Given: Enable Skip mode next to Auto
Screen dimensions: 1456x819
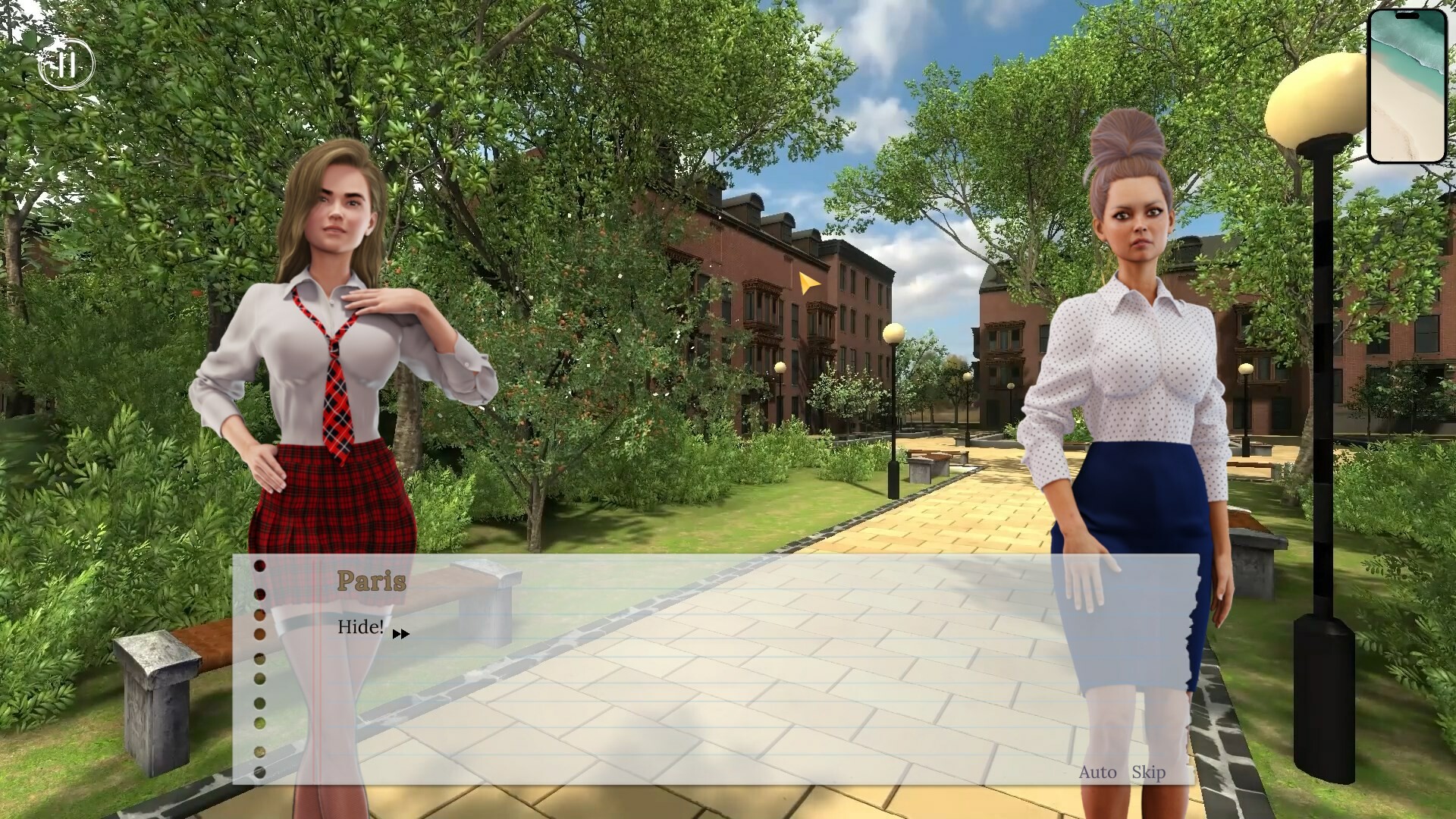Looking at the screenshot, I should coord(1147,773).
